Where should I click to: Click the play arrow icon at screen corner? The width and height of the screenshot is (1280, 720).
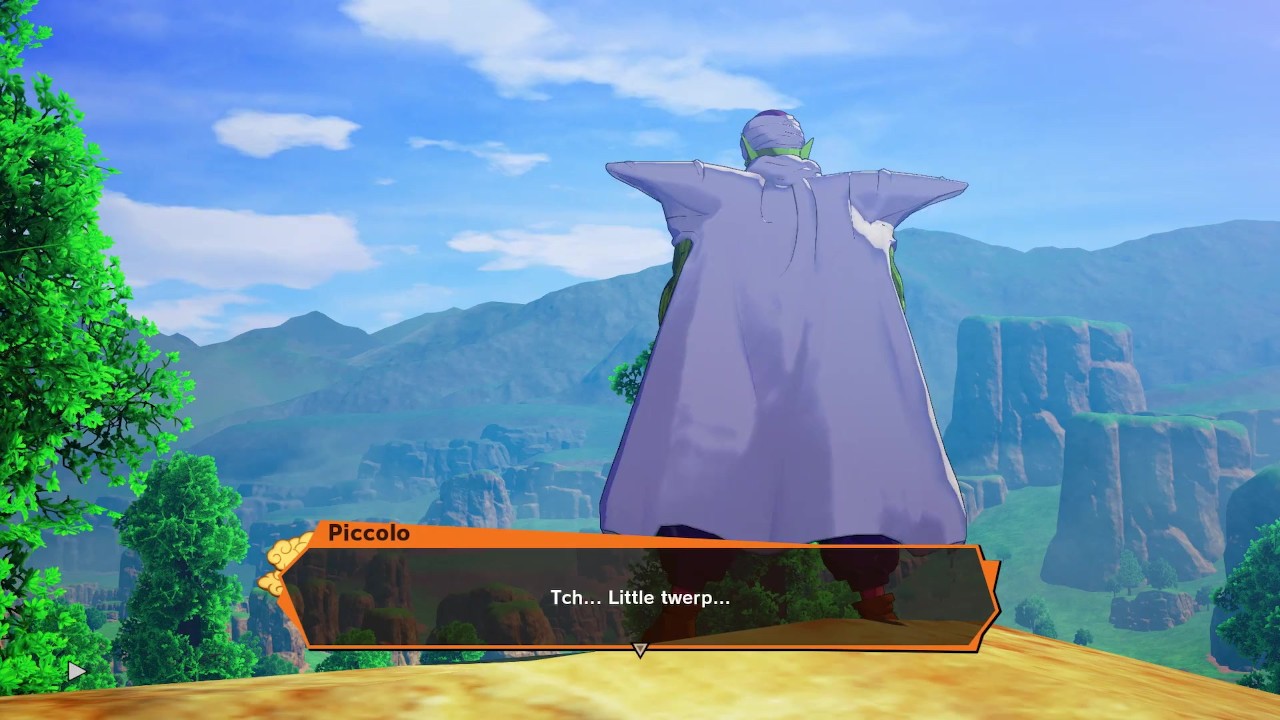pos(77,672)
